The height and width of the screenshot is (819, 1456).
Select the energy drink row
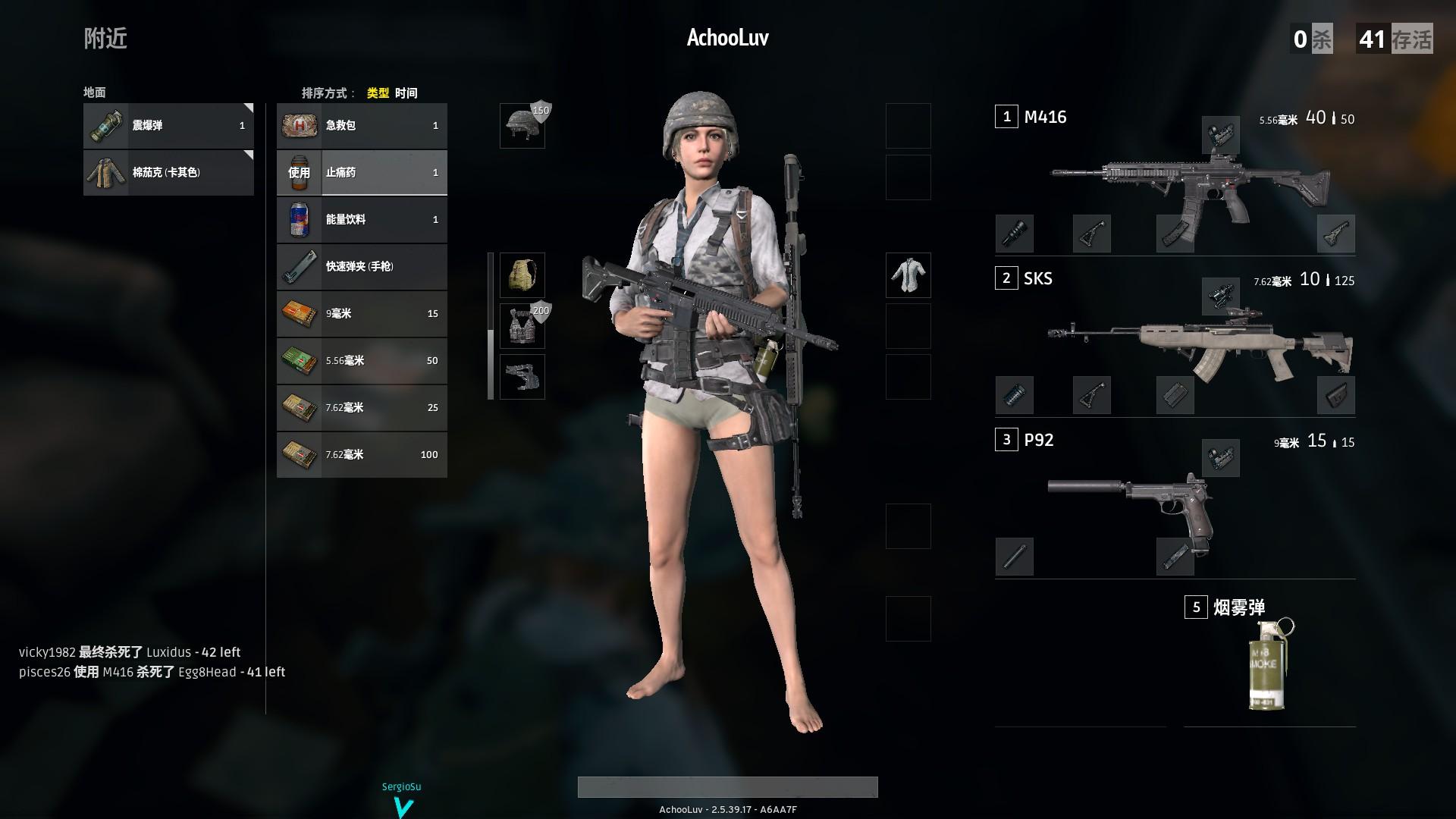pyautogui.click(x=362, y=220)
